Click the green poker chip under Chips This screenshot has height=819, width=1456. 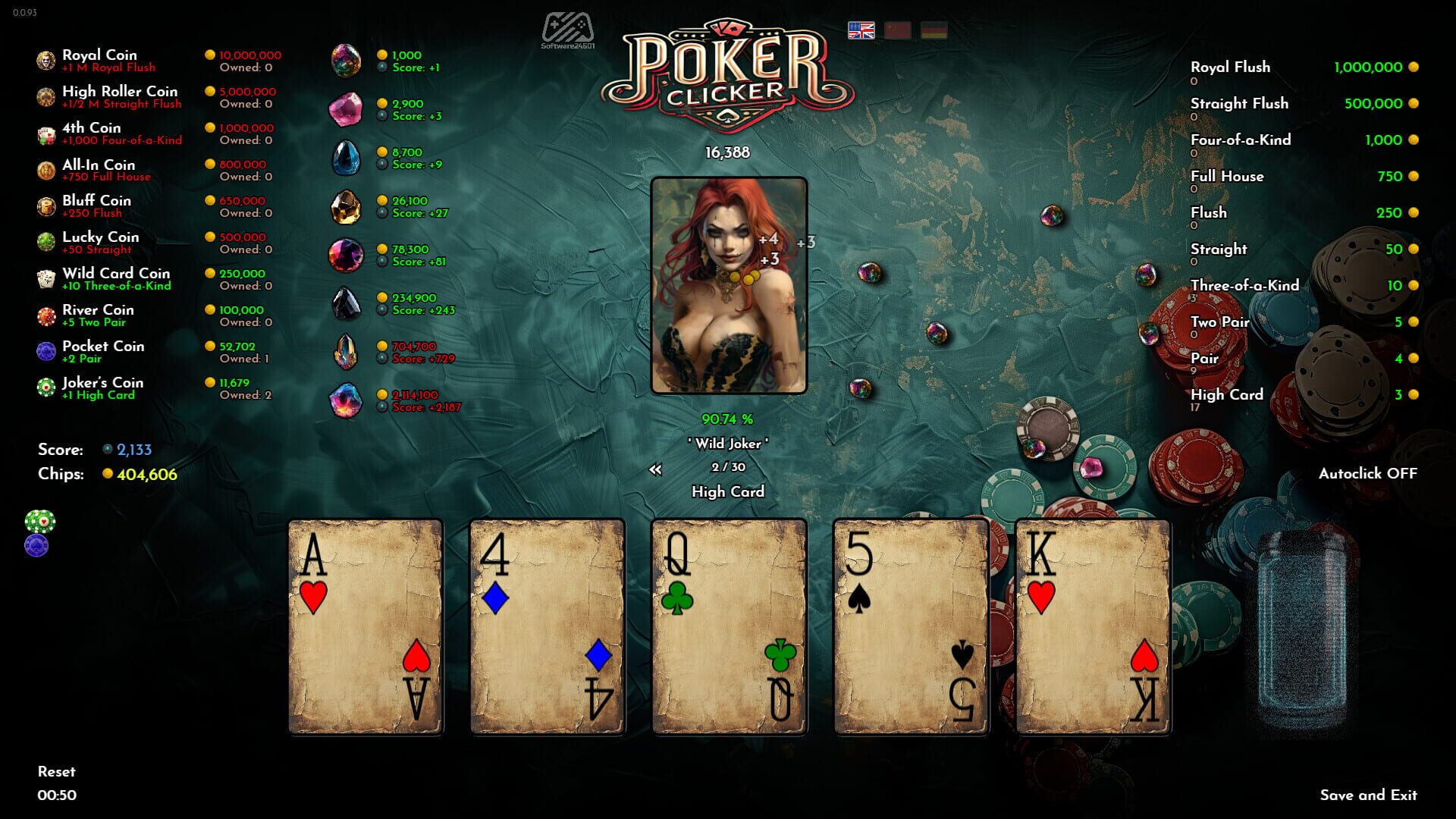coord(40,520)
